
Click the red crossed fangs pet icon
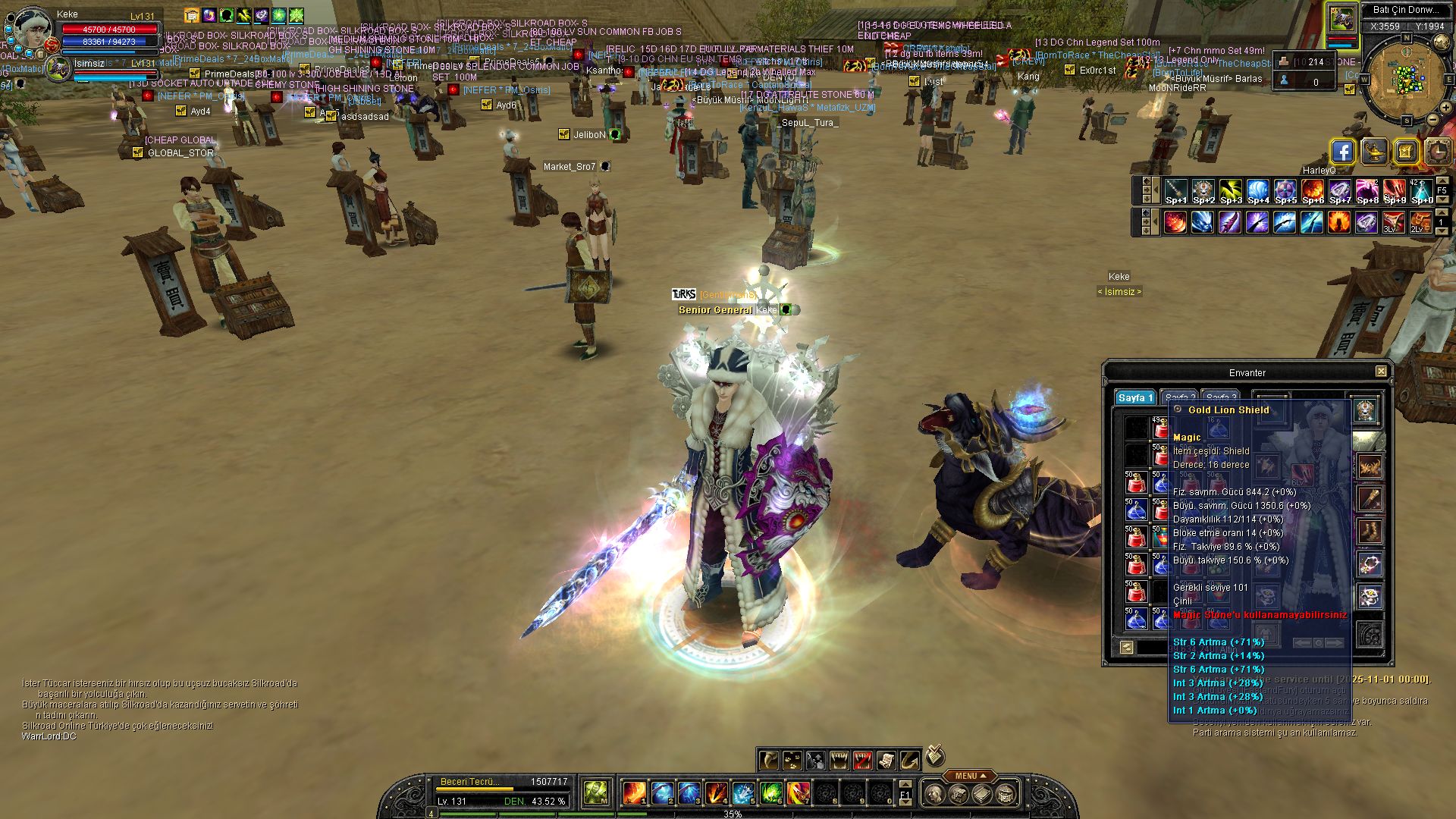point(862,760)
